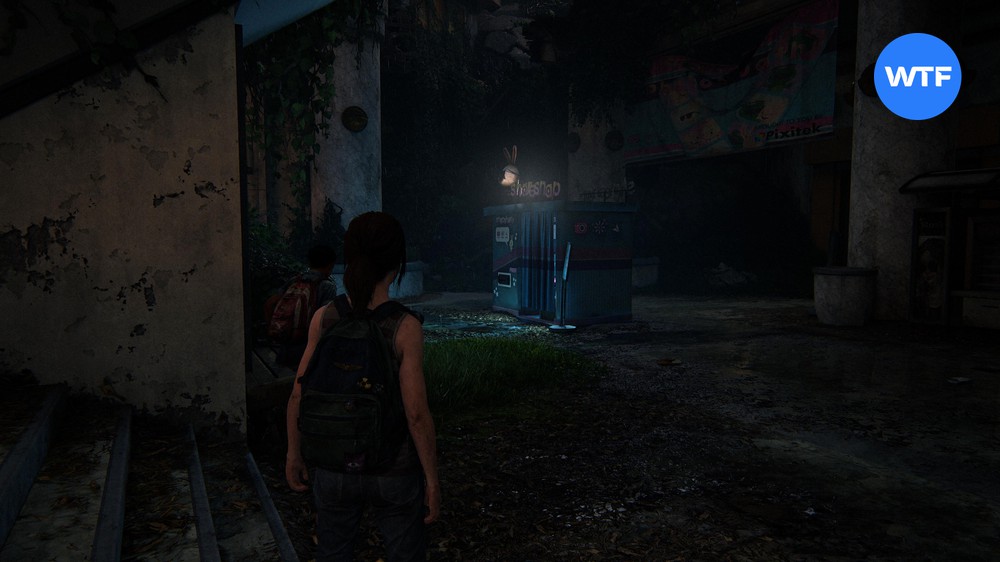
Task: Click the blue WTF badge overlay
Action: (x=917, y=76)
